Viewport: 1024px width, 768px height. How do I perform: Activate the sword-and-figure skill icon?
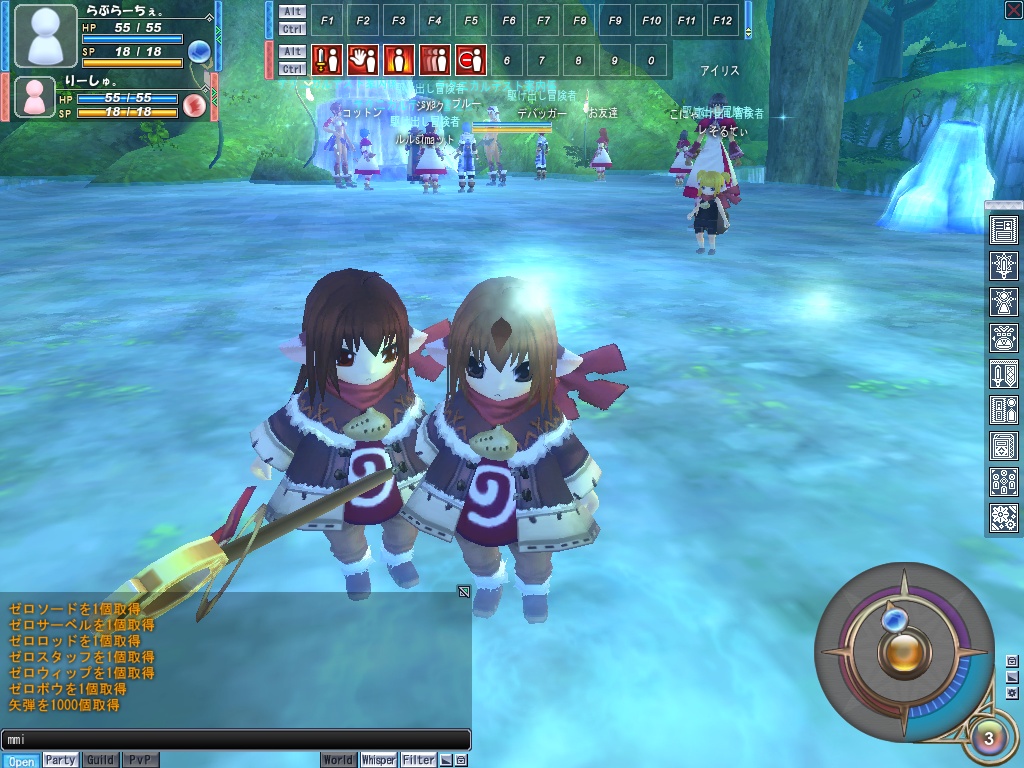326,60
